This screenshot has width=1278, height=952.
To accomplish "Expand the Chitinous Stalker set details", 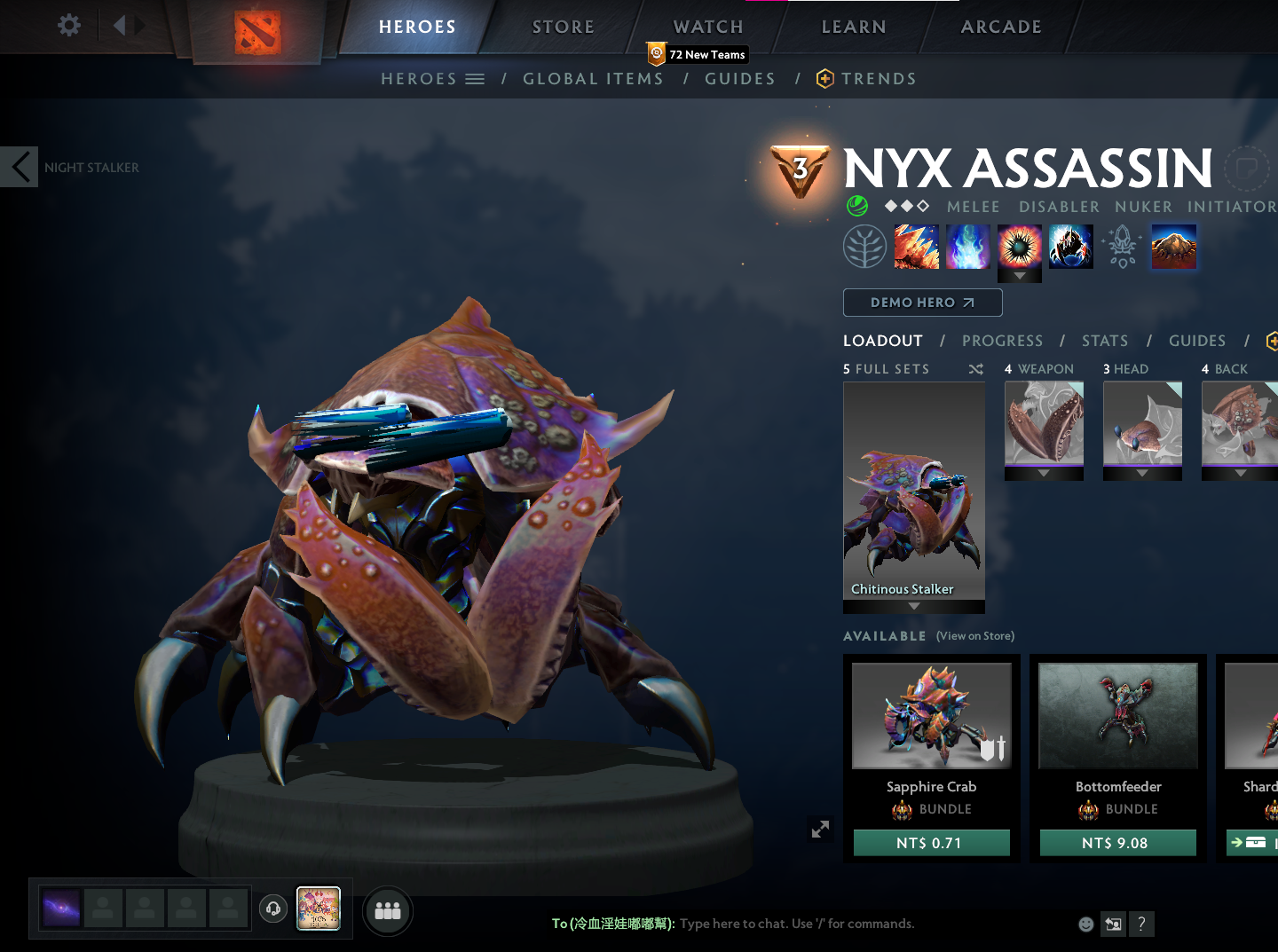I will (913, 604).
